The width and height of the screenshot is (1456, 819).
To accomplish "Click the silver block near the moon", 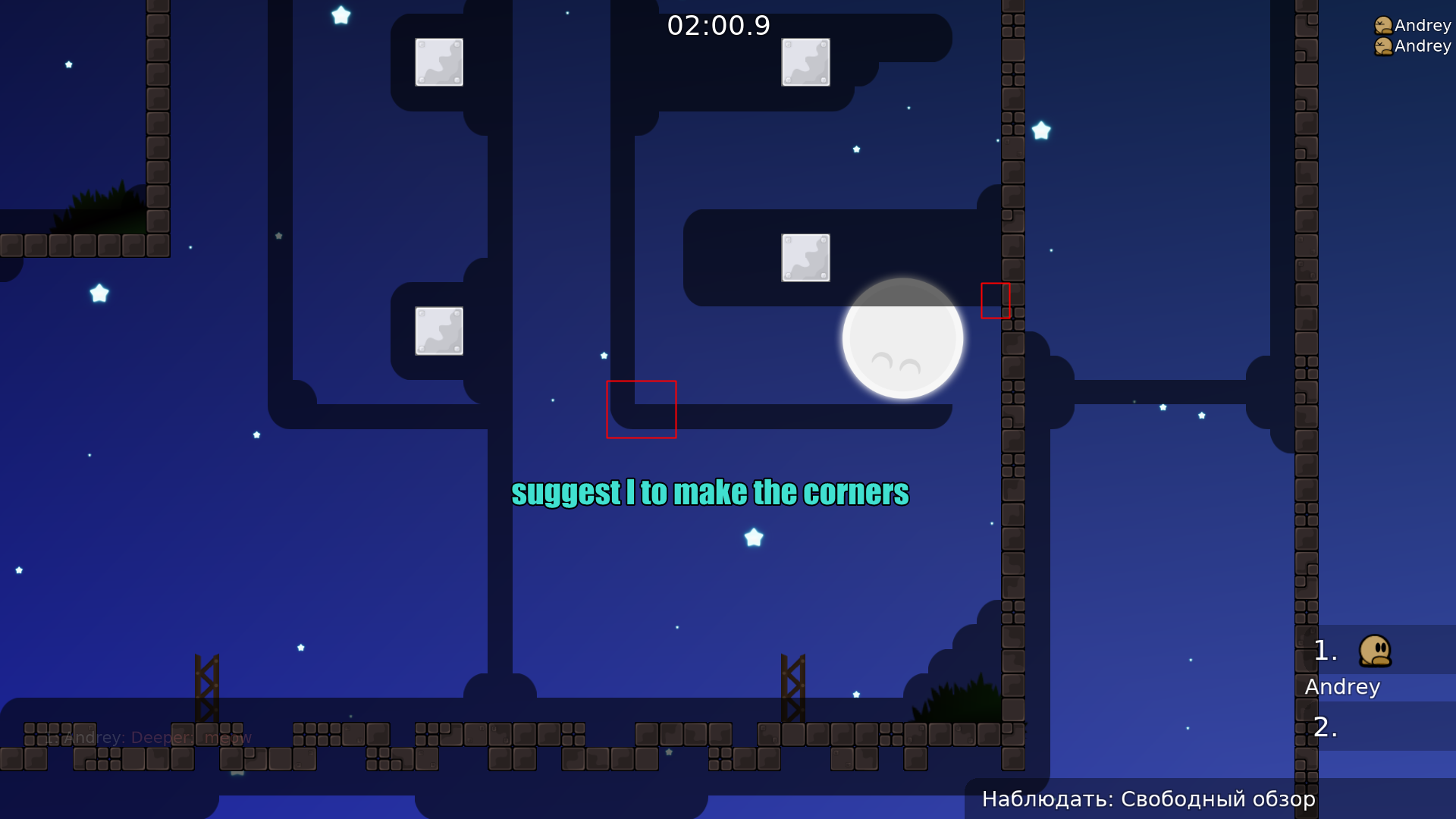I will pyautogui.click(x=805, y=258).
